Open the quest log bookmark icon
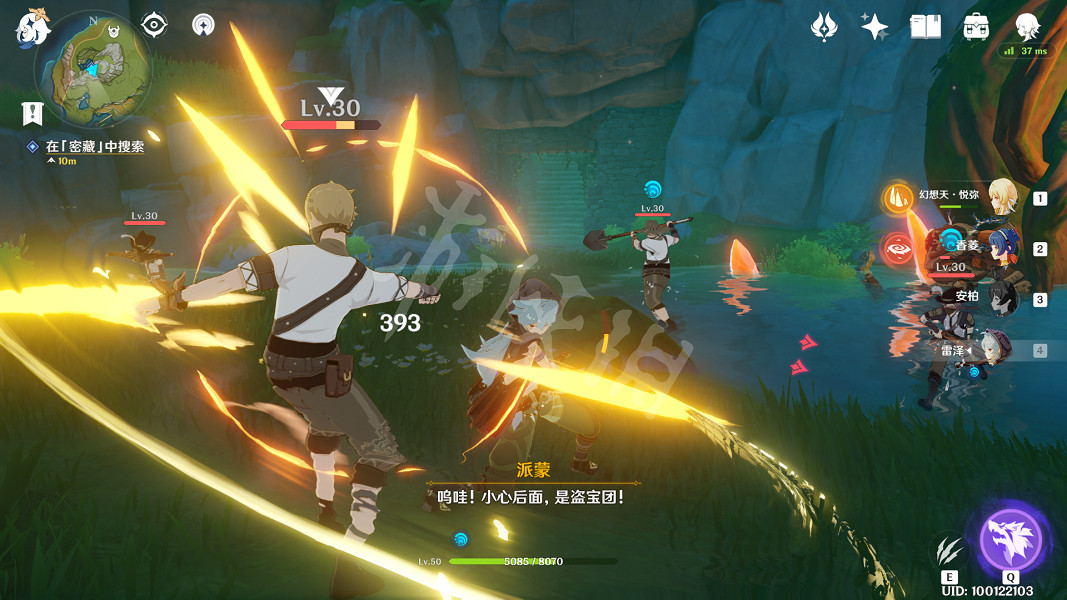This screenshot has height=600, width=1067. tap(32, 112)
